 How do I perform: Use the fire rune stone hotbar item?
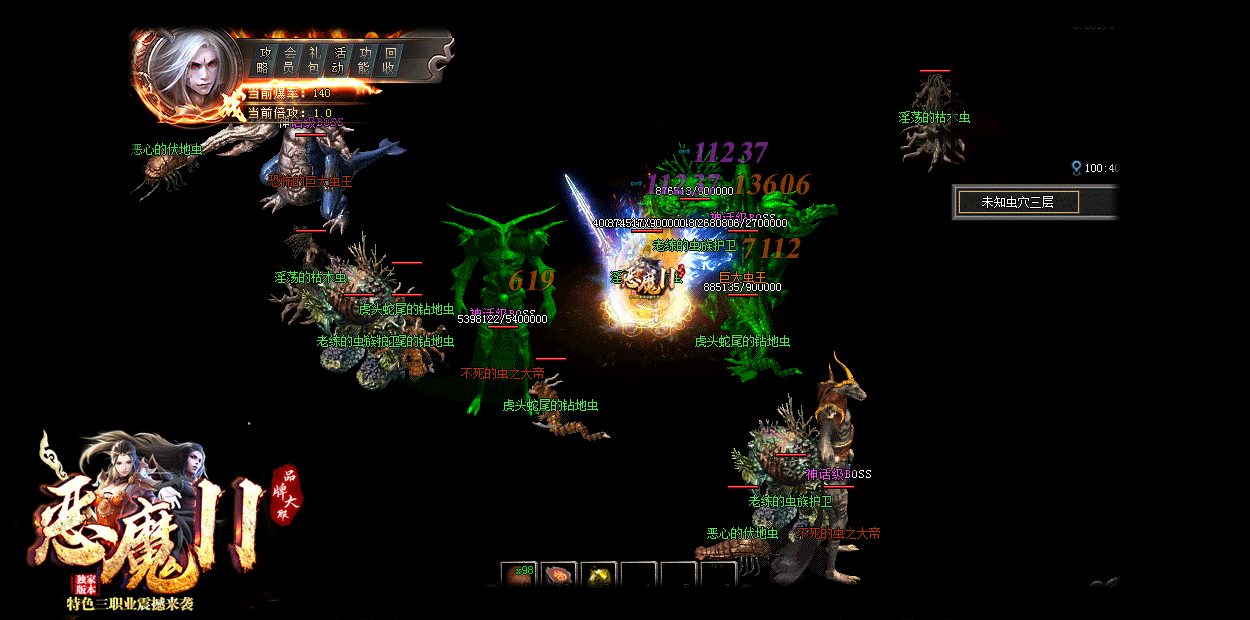559,575
